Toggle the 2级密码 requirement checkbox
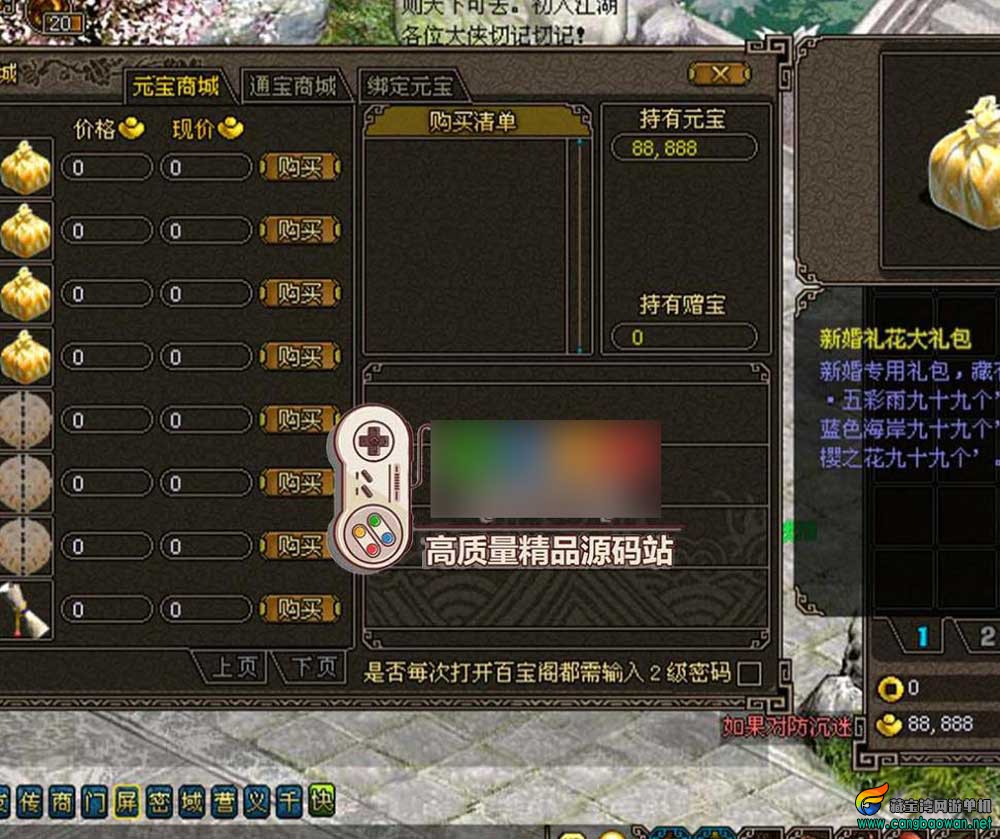This screenshot has width=1000, height=839. click(748, 674)
